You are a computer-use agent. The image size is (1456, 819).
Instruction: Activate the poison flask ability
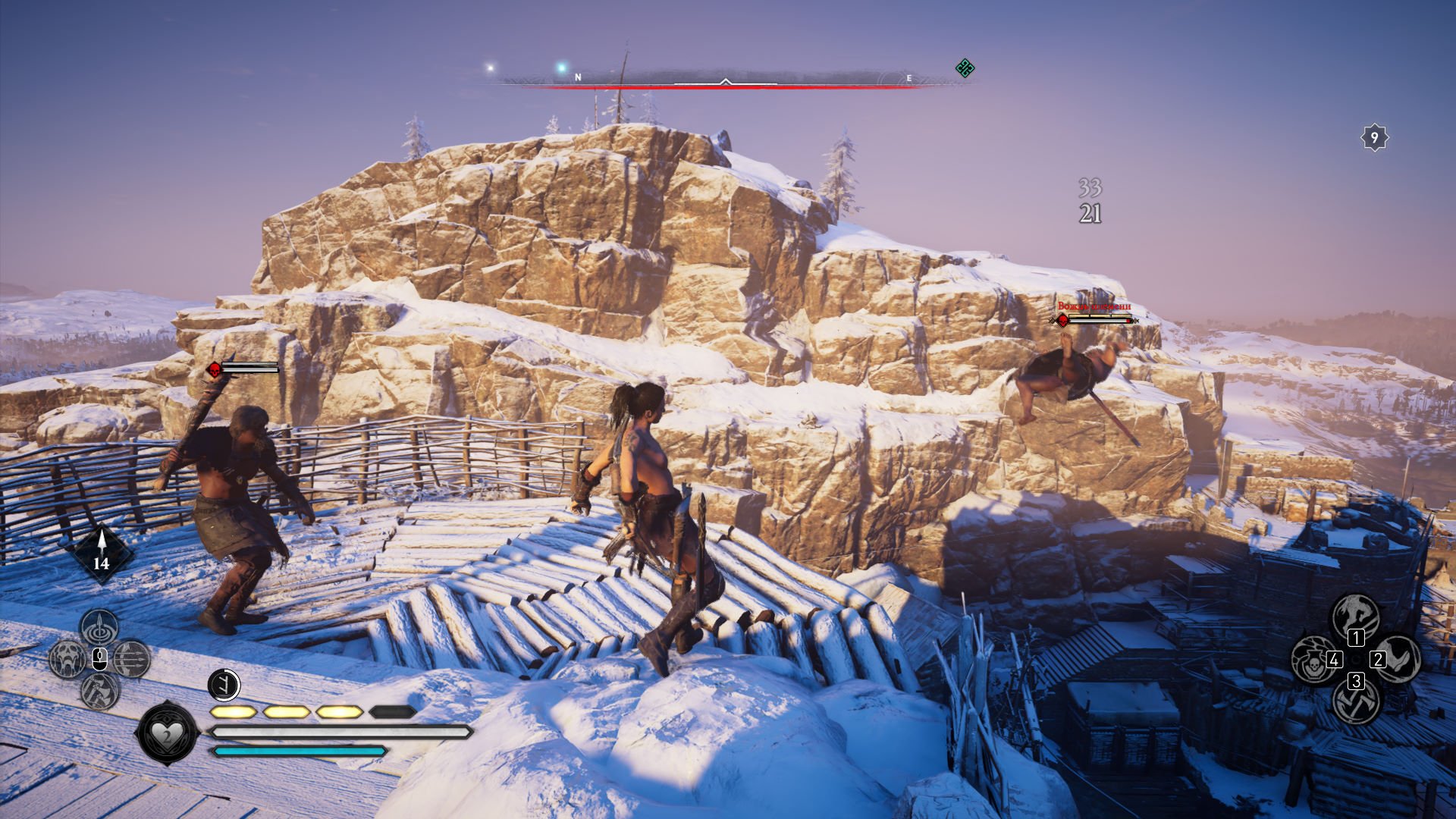1312,658
